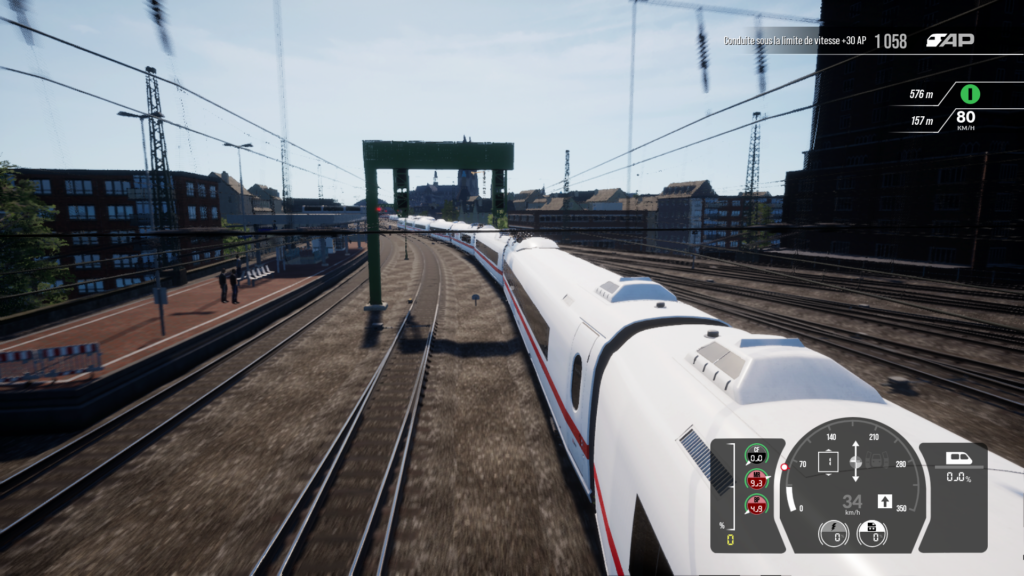Select the 80 km/h upcoming speed limit indicator

pos(965,120)
